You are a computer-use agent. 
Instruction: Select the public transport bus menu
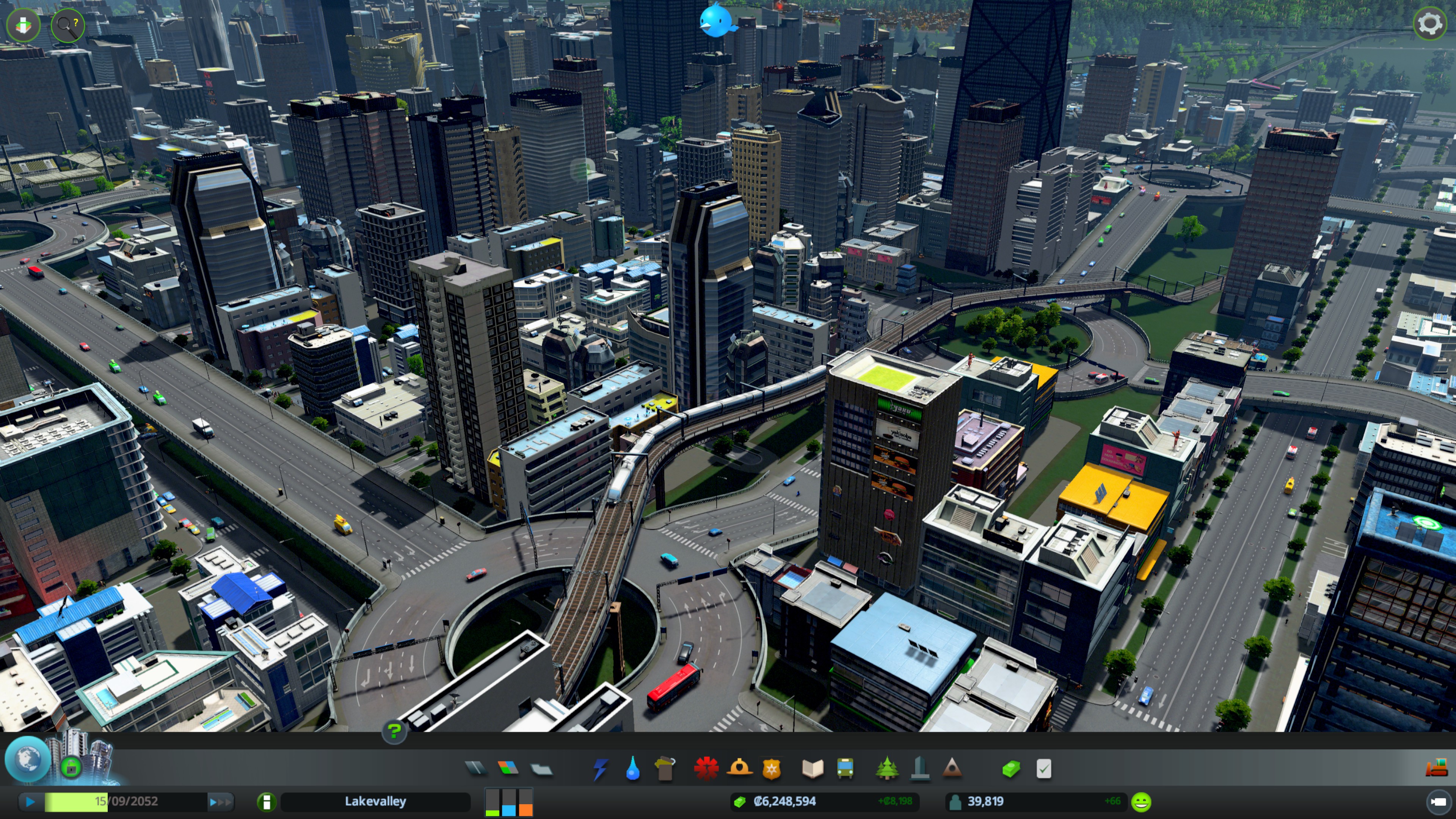point(845,769)
